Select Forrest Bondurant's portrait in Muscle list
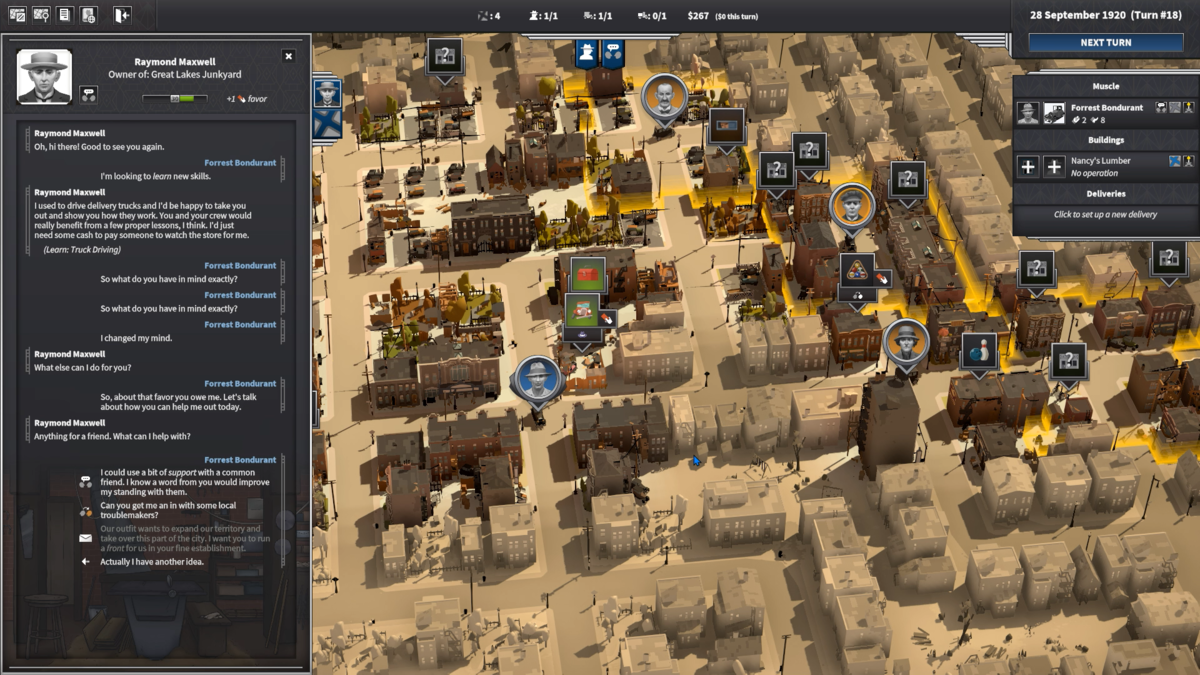The image size is (1200, 675). click(1028, 113)
